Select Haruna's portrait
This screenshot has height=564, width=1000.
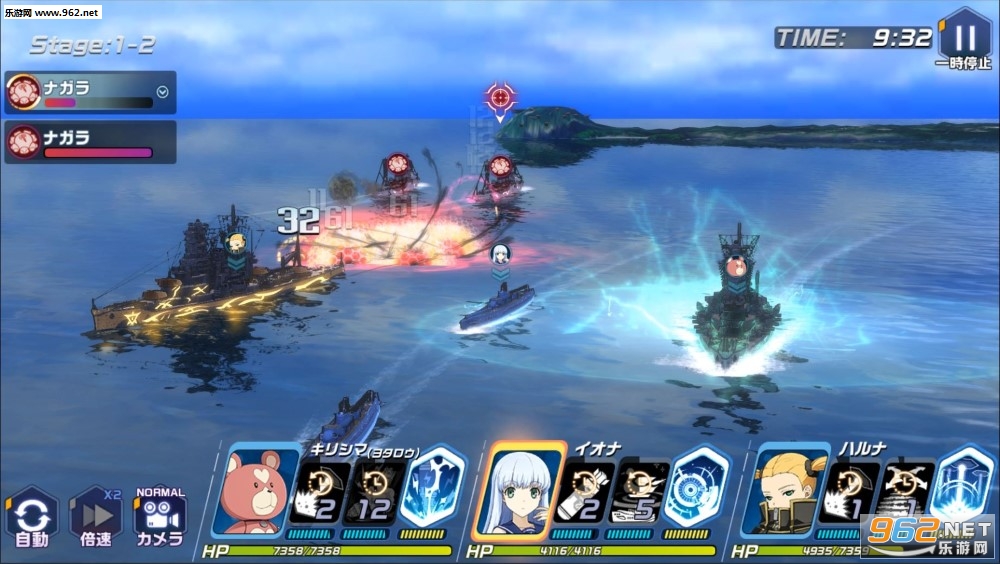pyautogui.click(x=790, y=494)
